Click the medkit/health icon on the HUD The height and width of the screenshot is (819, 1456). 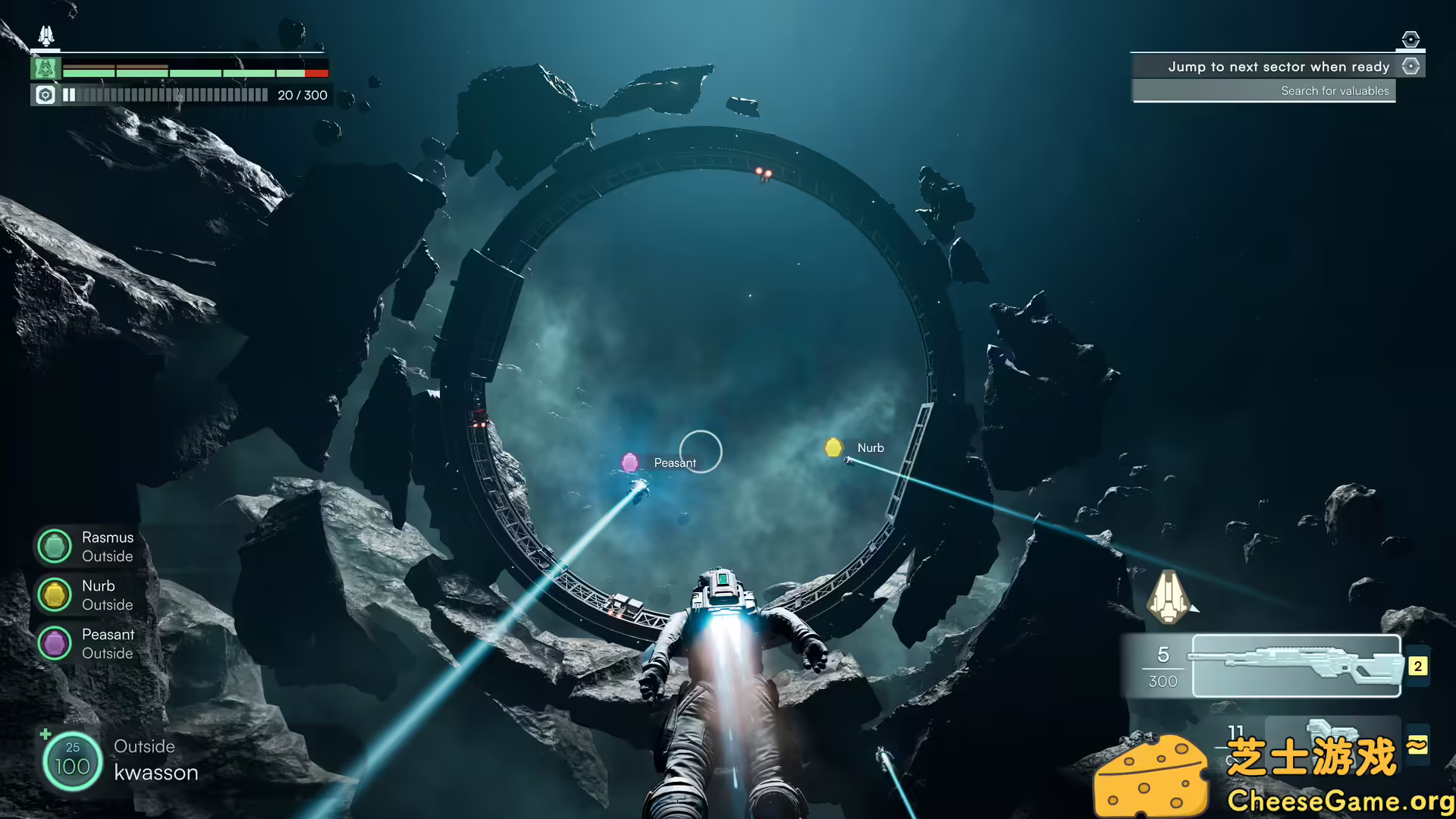coord(45,69)
